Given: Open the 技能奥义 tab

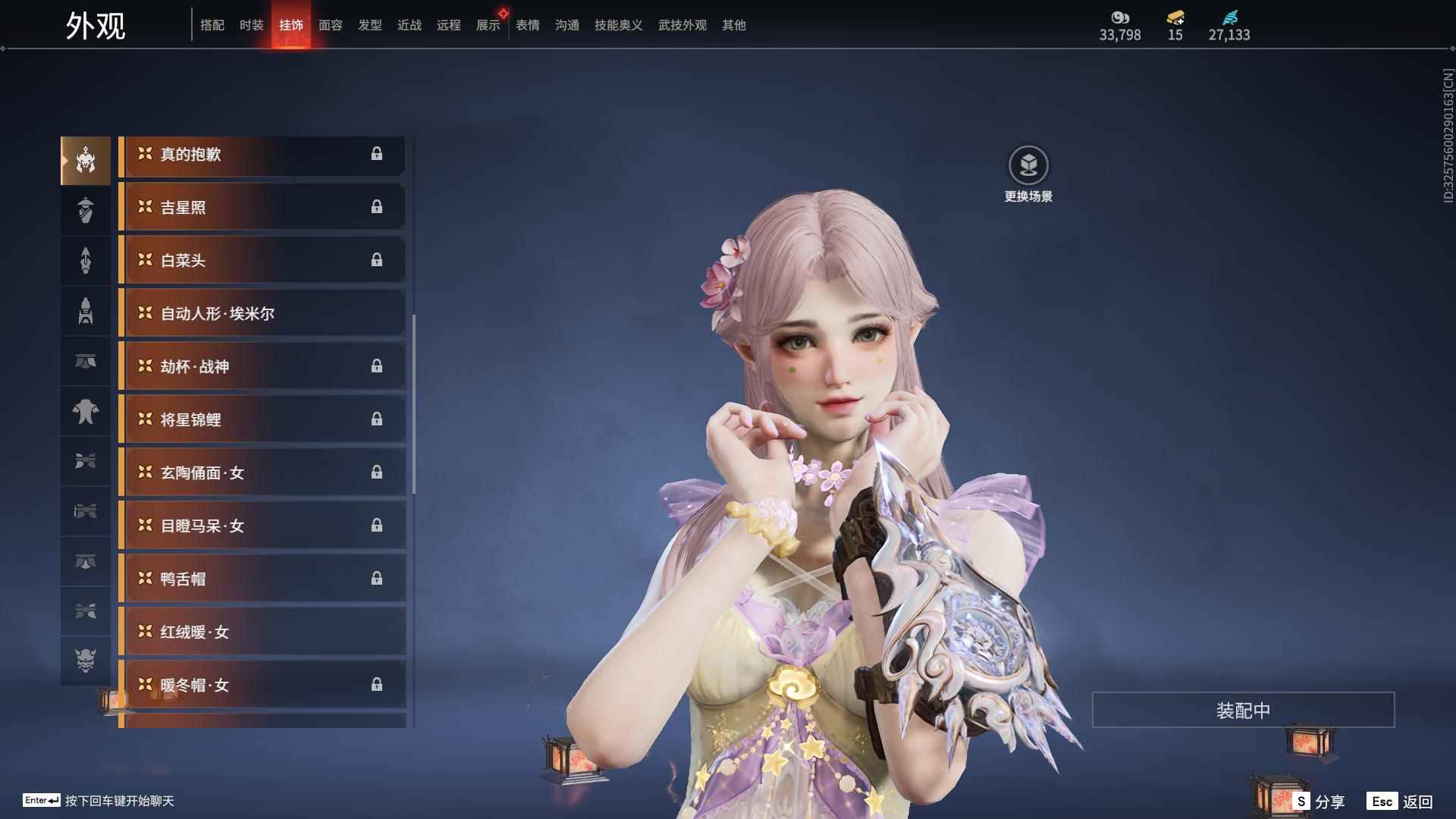Looking at the screenshot, I should (x=618, y=25).
